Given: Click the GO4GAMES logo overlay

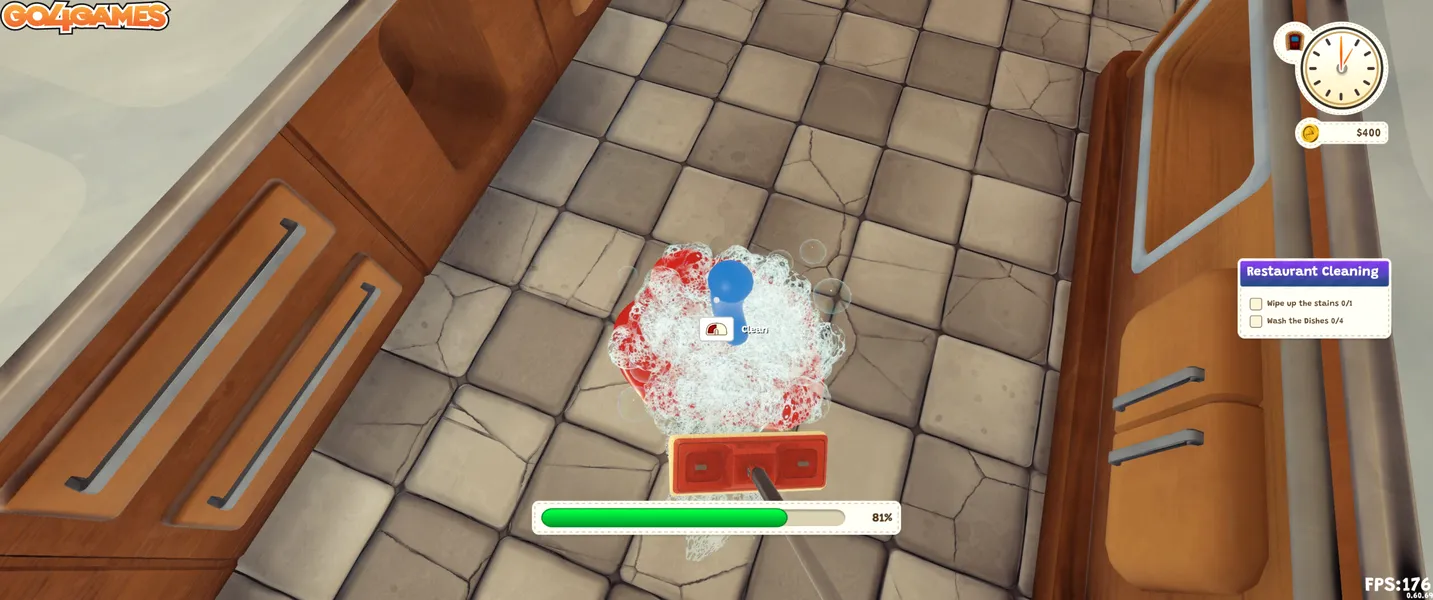Looking at the screenshot, I should (x=84, y=17).
